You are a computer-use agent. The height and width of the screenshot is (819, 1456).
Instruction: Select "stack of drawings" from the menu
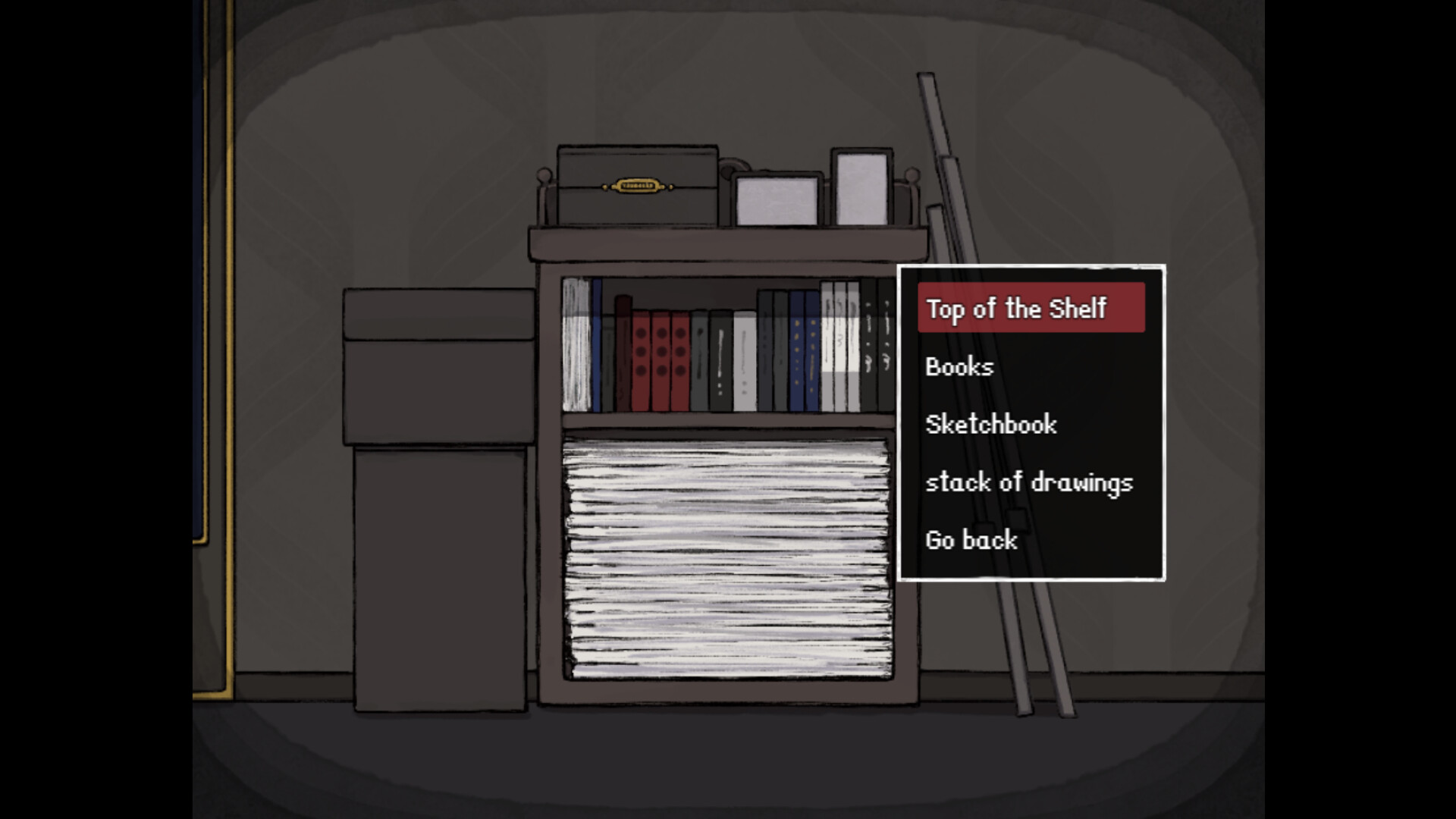click(x=1028, y=483)
